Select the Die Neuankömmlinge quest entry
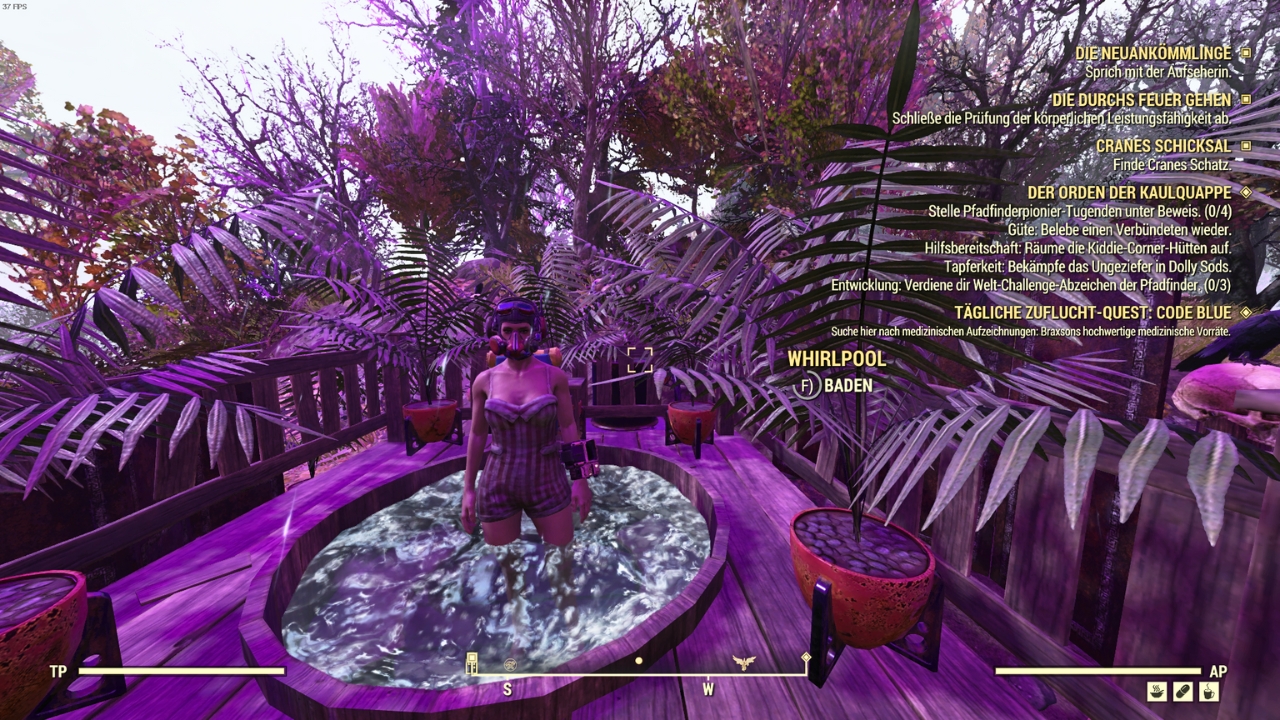The image size is (1280, 720). point(1153,53)
